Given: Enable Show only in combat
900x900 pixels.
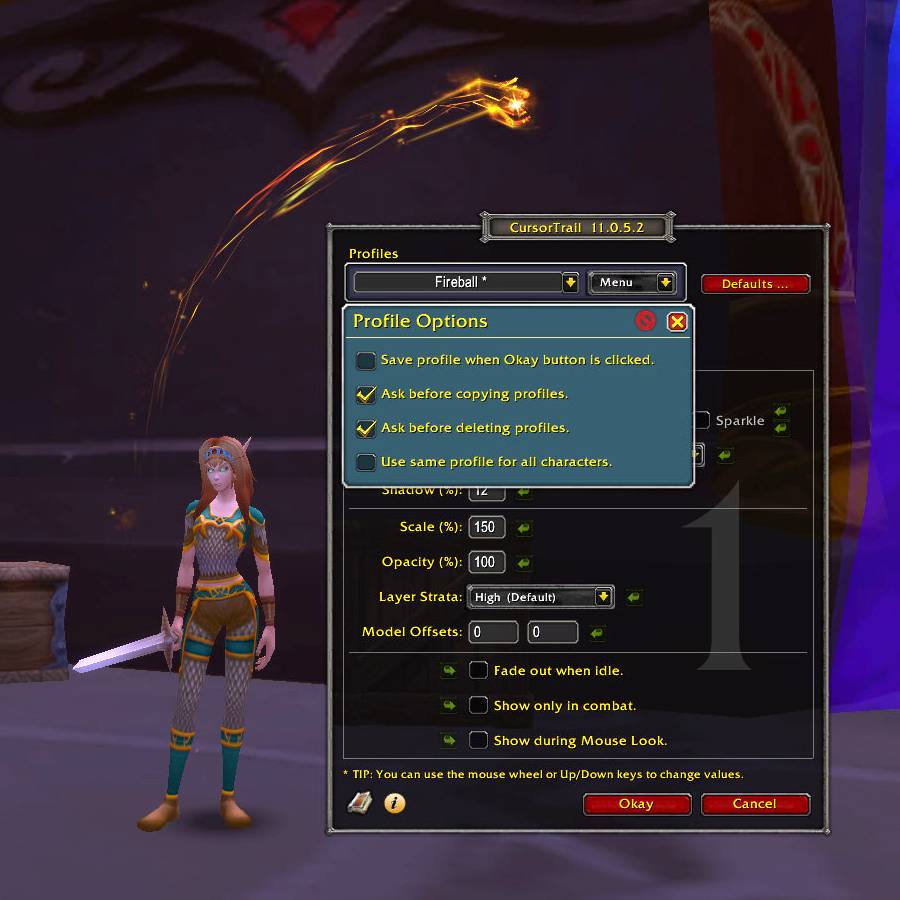Looking at the screenshot, I should pos(479,706).
